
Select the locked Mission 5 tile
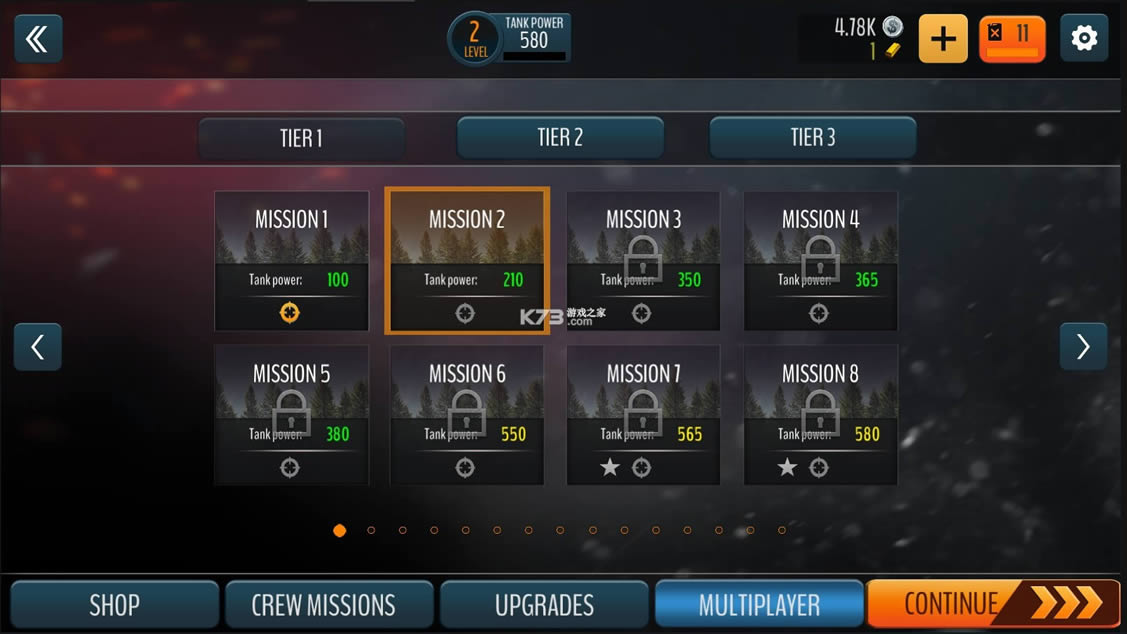click(x=291, y=415)
